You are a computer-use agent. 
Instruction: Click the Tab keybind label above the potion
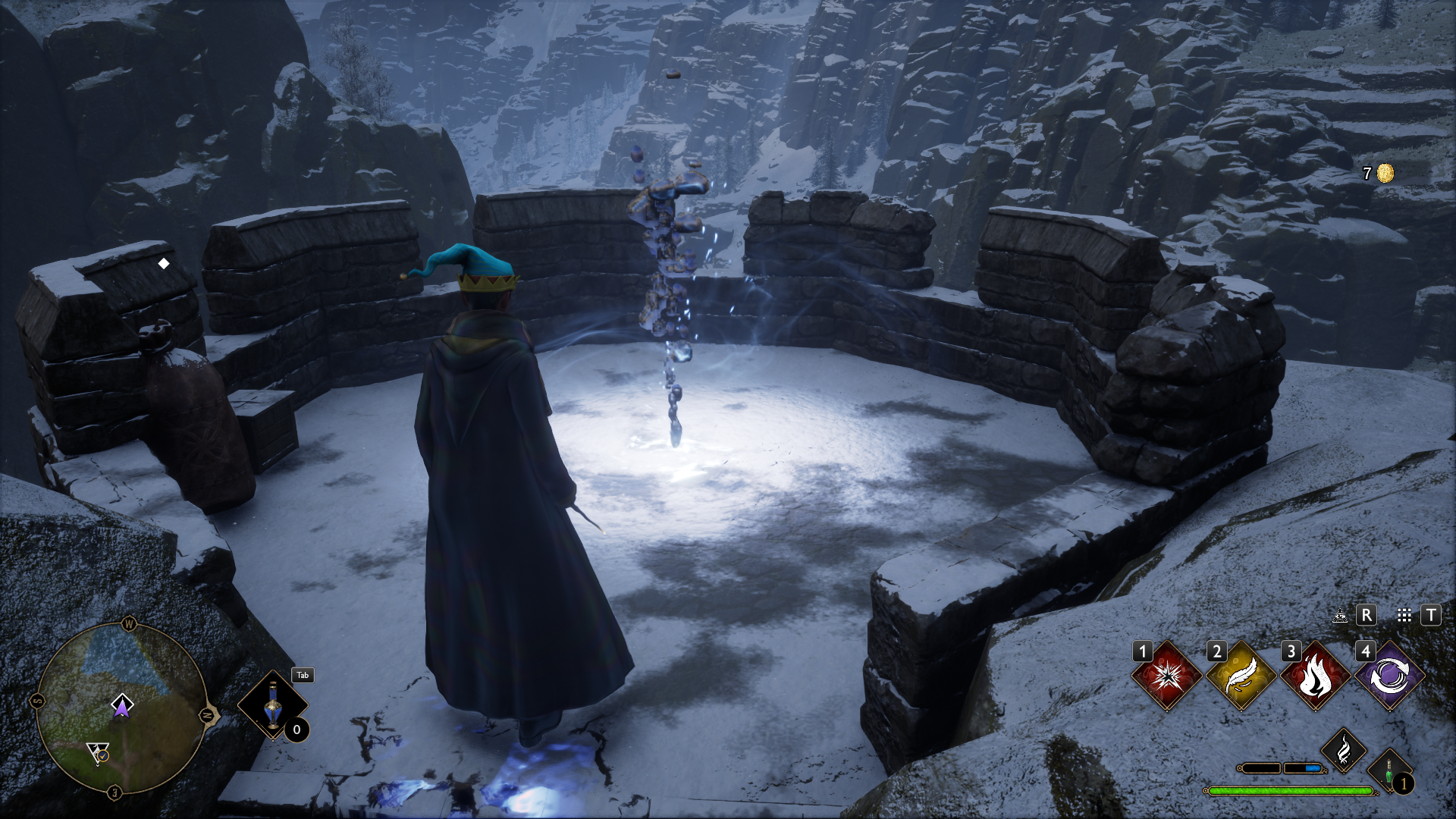click(302, 675)
